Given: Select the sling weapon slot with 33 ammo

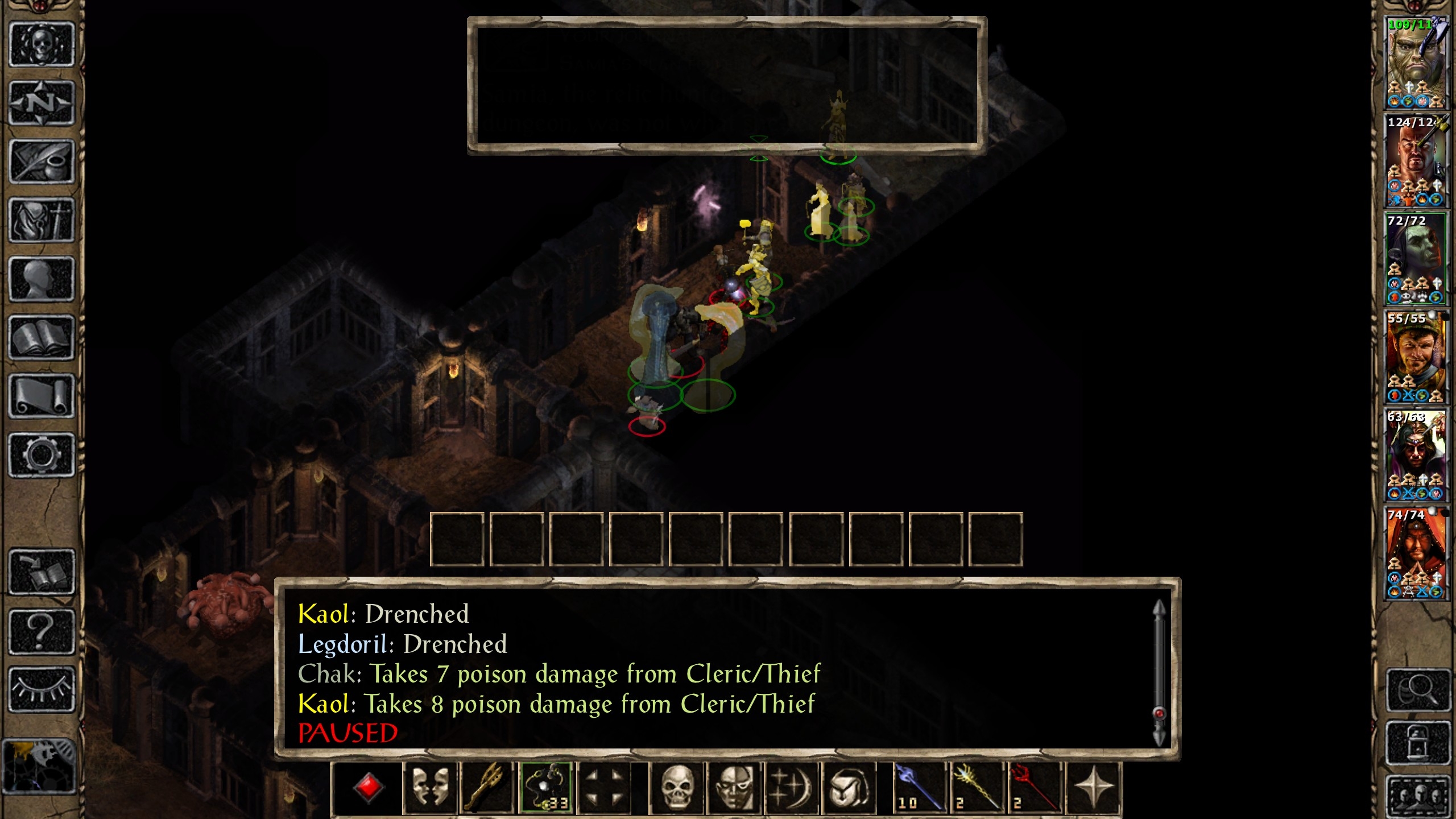Looking at the screenshot, I should [546, 788].
